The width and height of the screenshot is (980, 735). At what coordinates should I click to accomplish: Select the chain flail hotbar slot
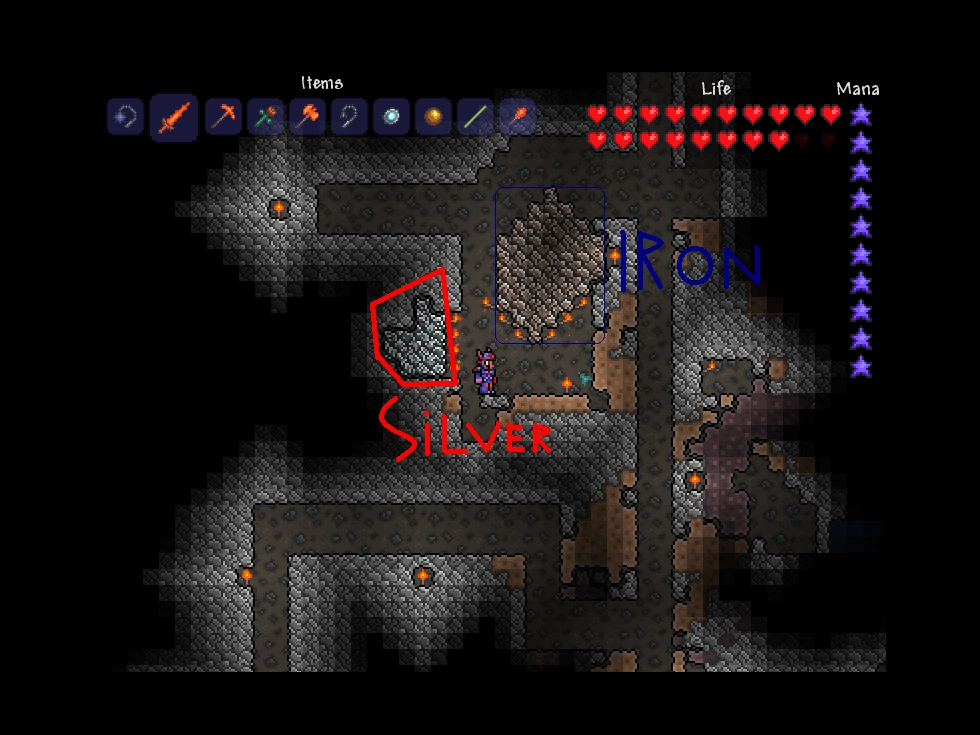[124, 117]
